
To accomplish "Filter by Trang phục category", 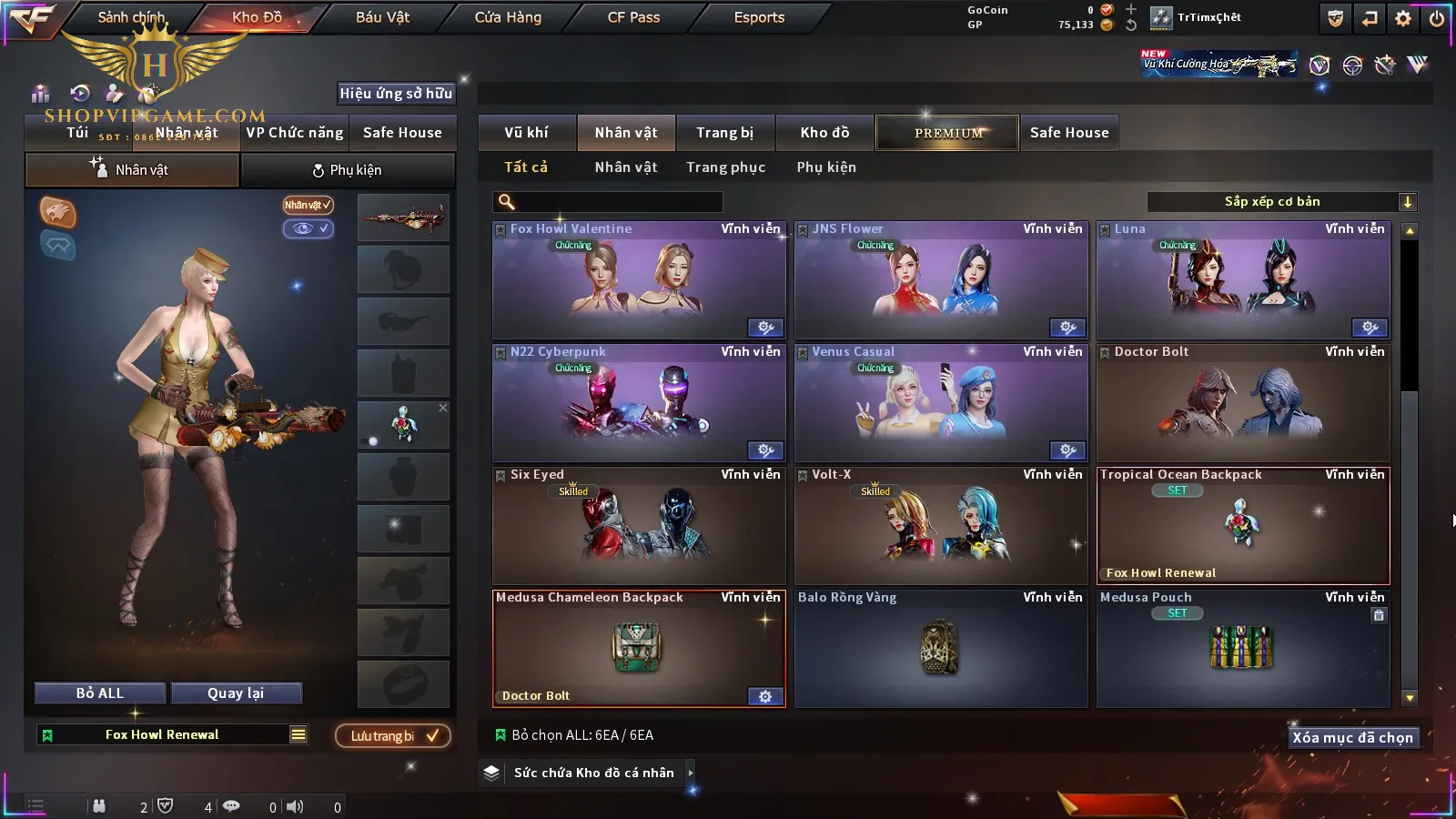I will click(x=725, y=167).
